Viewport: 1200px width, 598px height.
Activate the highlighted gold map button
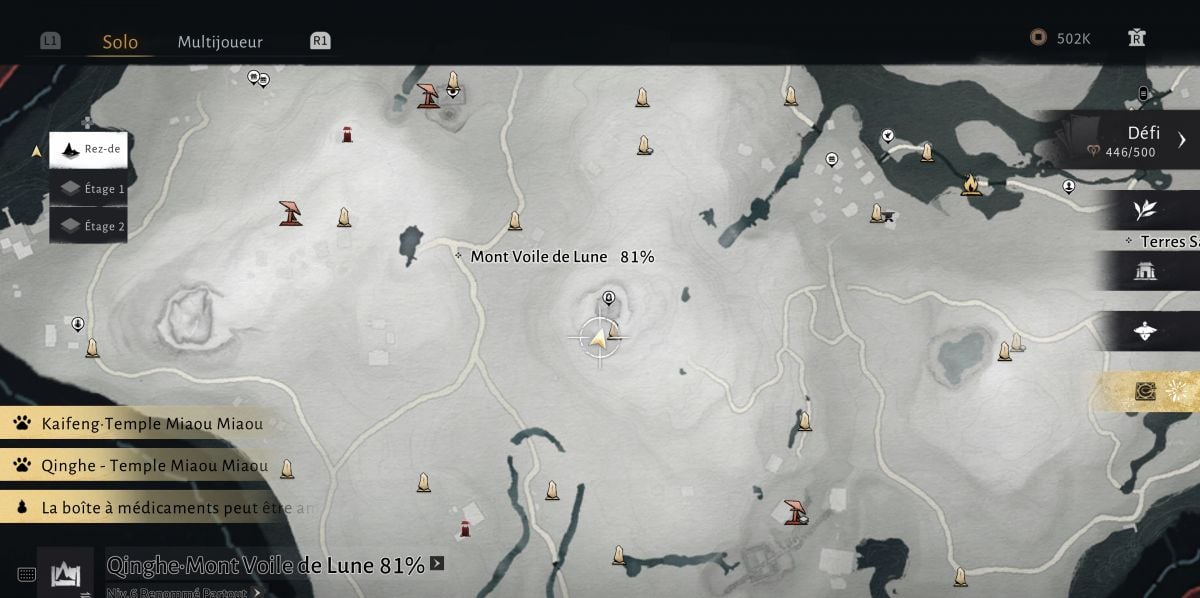(x=1146, y=391)
